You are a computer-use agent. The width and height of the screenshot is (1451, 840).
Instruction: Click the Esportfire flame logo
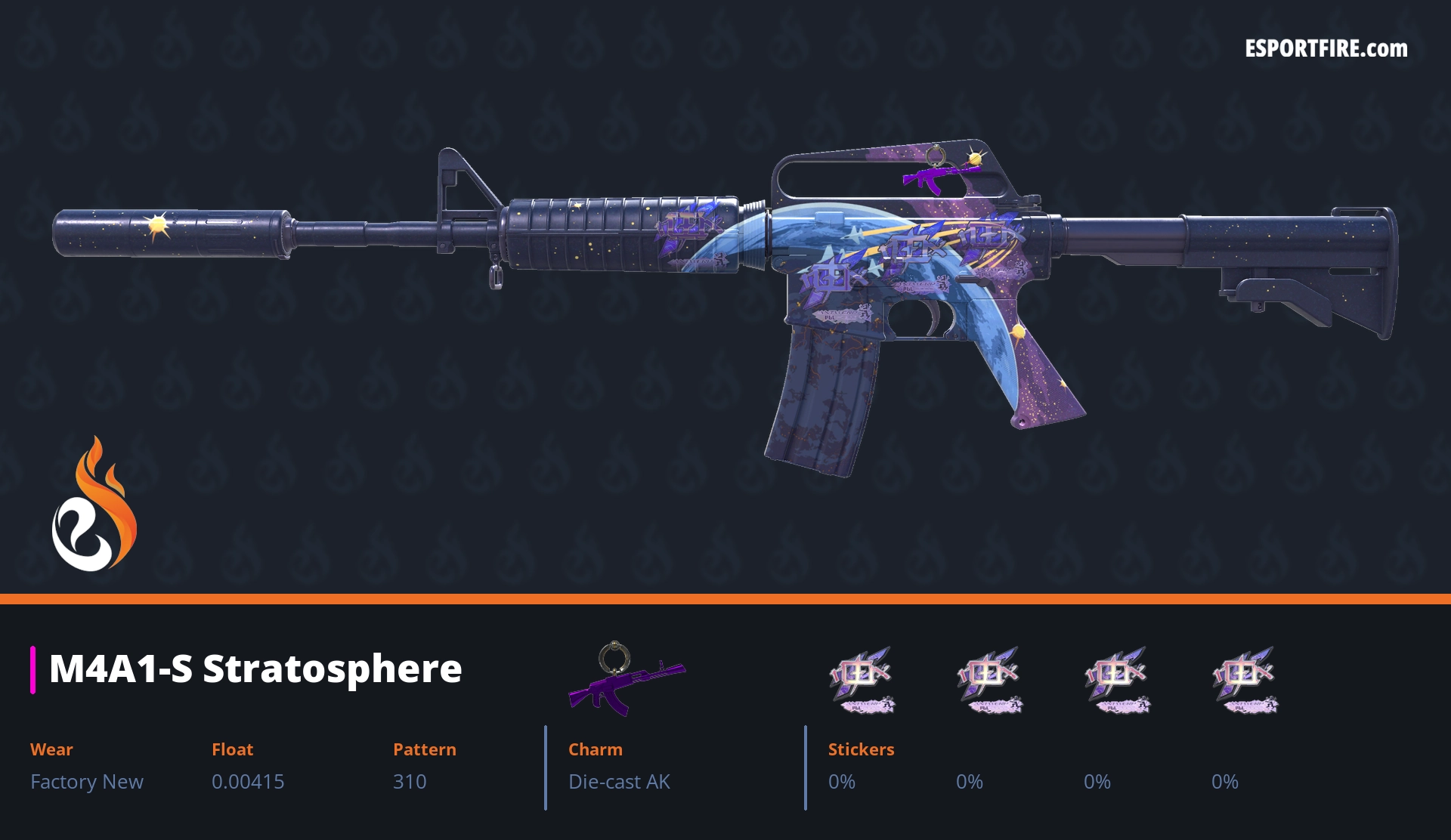point(93,505)
